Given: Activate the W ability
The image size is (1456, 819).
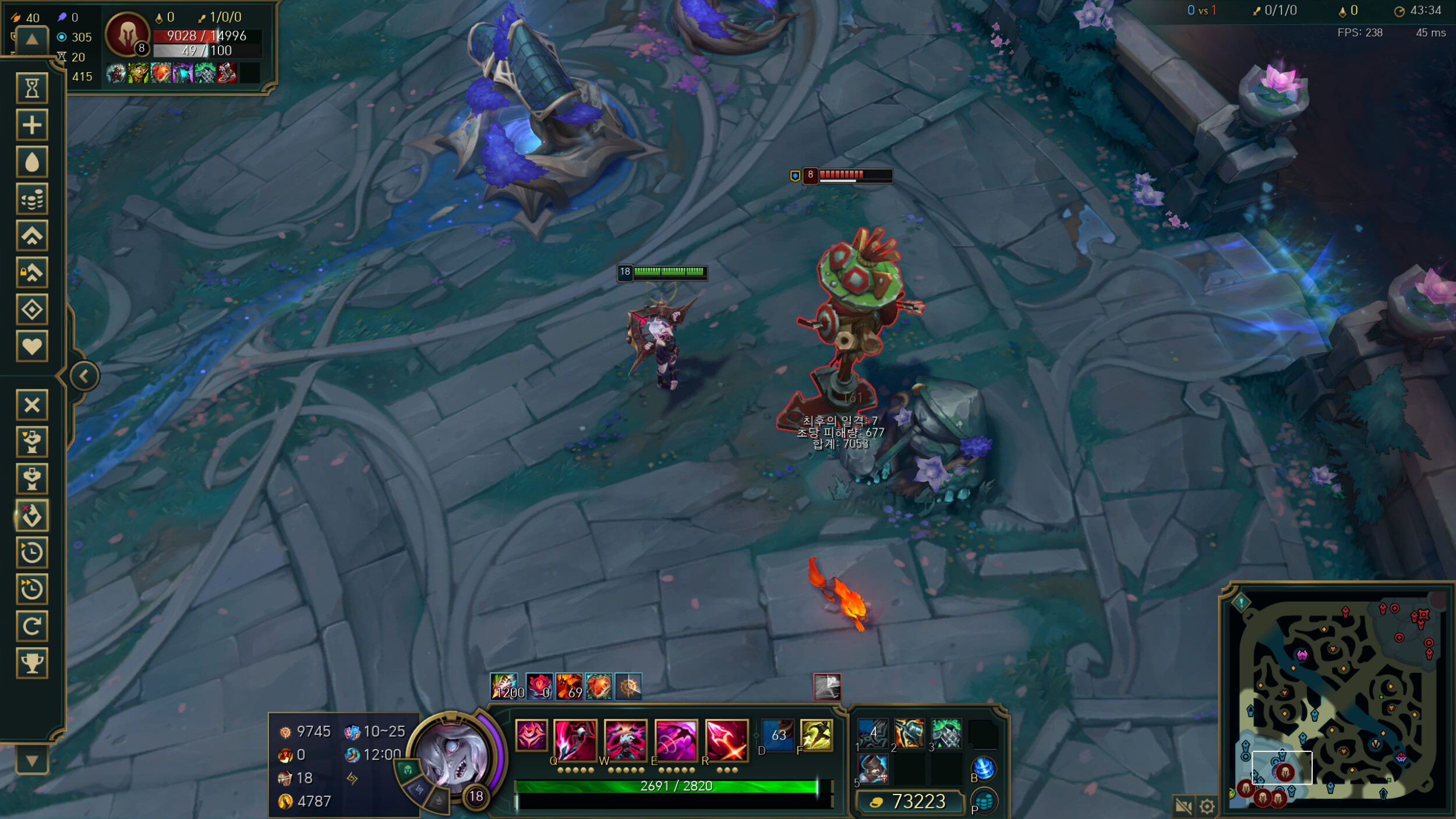Looking at the screenshot, I should pos(625,740).
